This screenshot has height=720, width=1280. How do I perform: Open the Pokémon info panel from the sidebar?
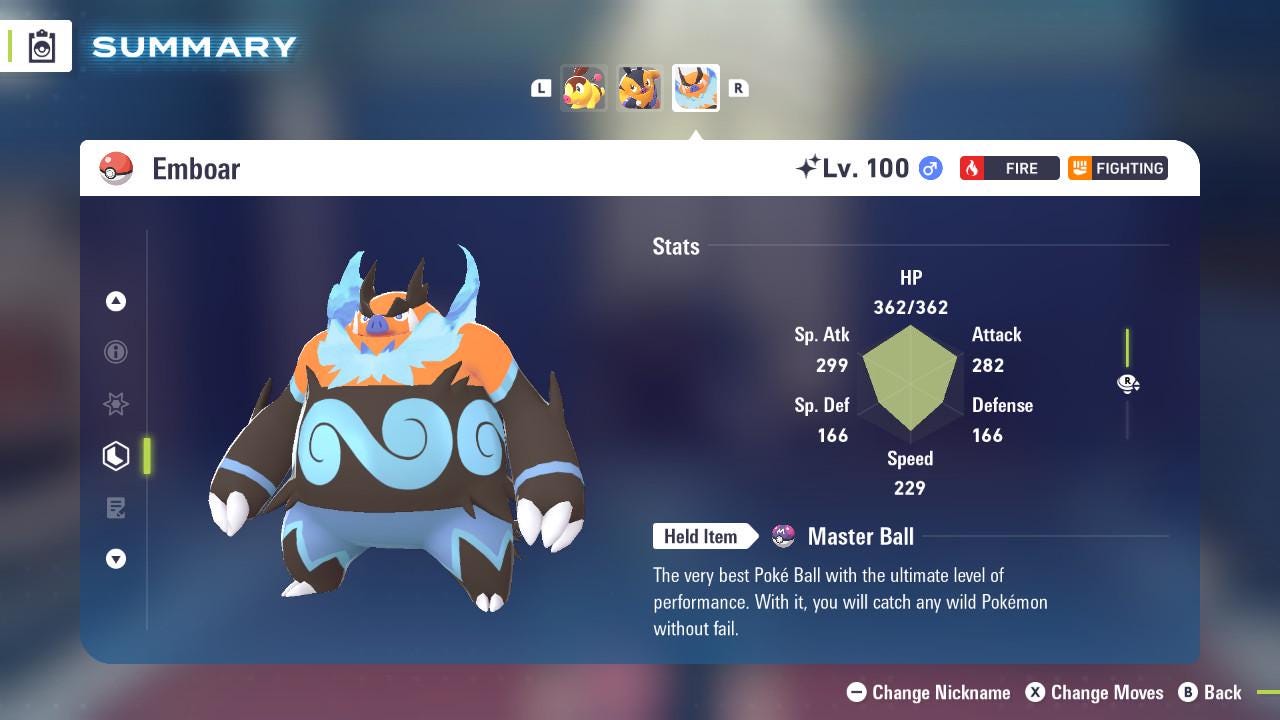click(116, 352)
